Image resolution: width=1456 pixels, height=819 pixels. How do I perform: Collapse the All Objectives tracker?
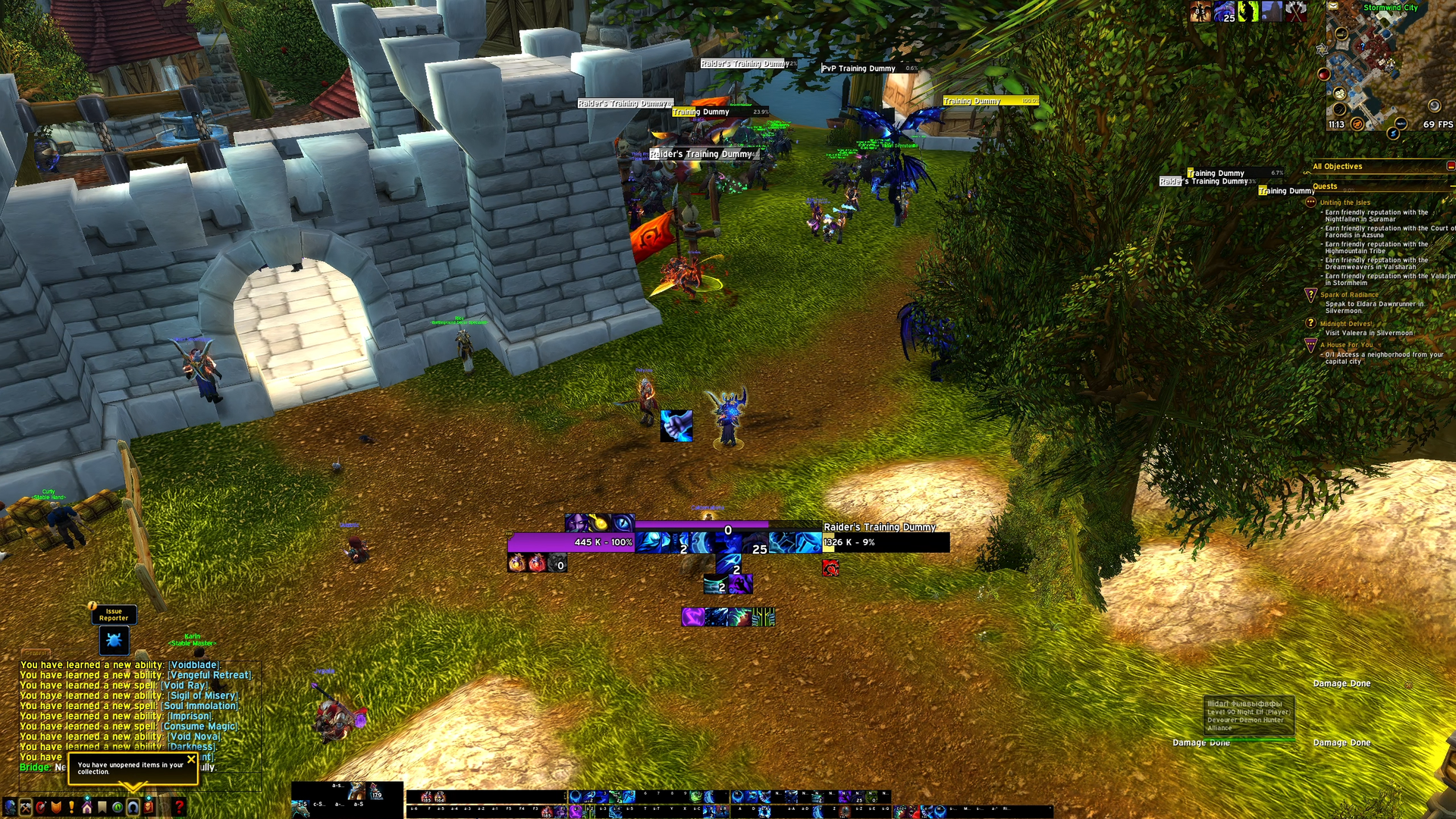[1450, 166]
